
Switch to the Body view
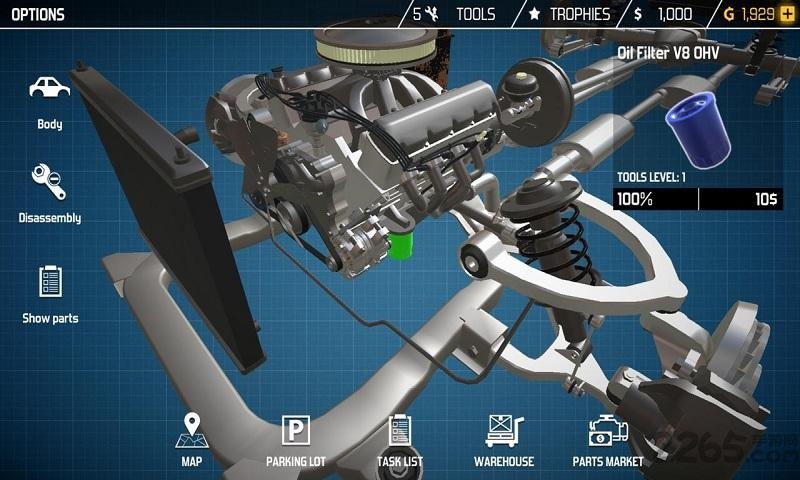pos(50,98)
